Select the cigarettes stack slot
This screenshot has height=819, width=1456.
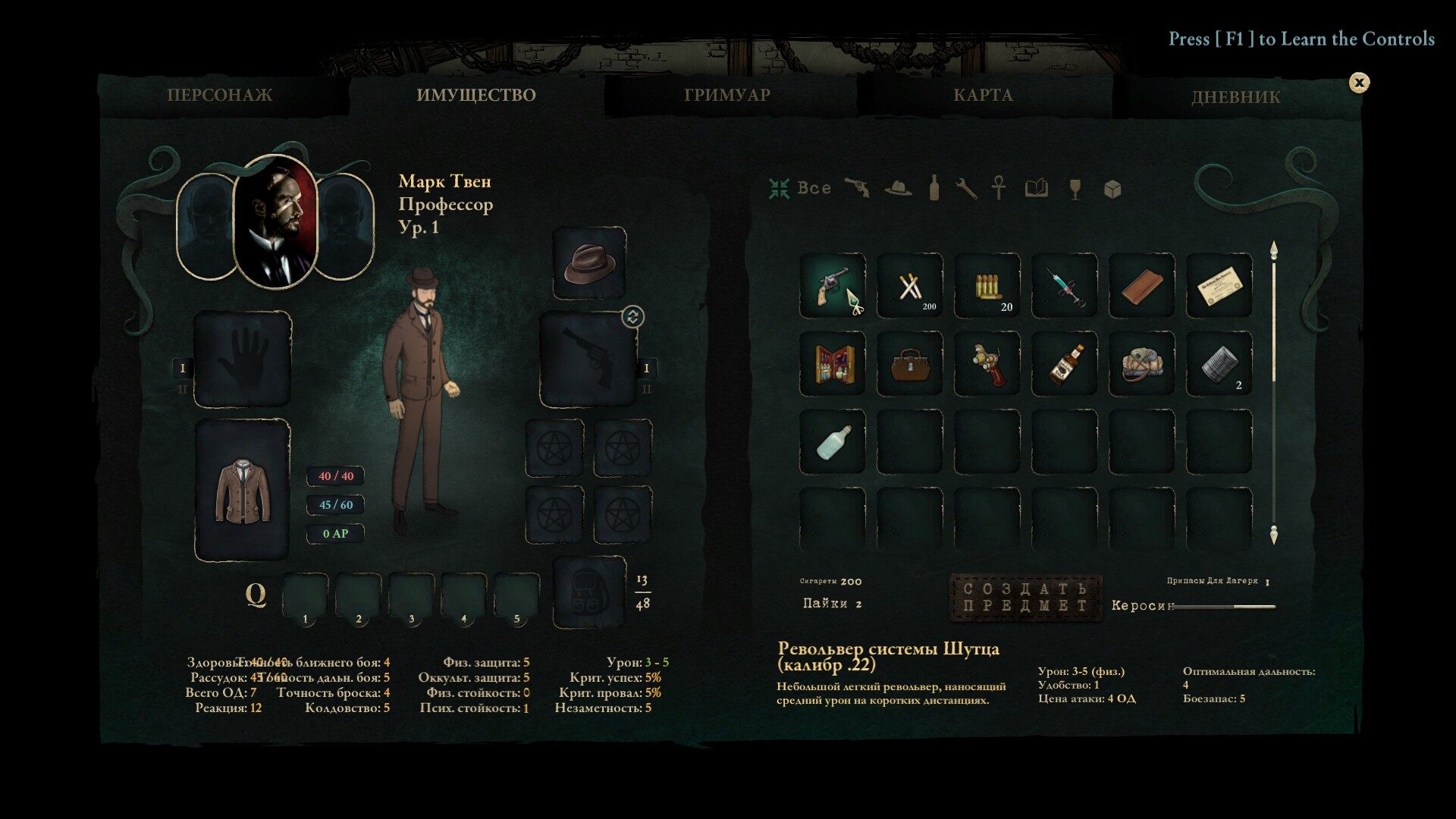910,286
